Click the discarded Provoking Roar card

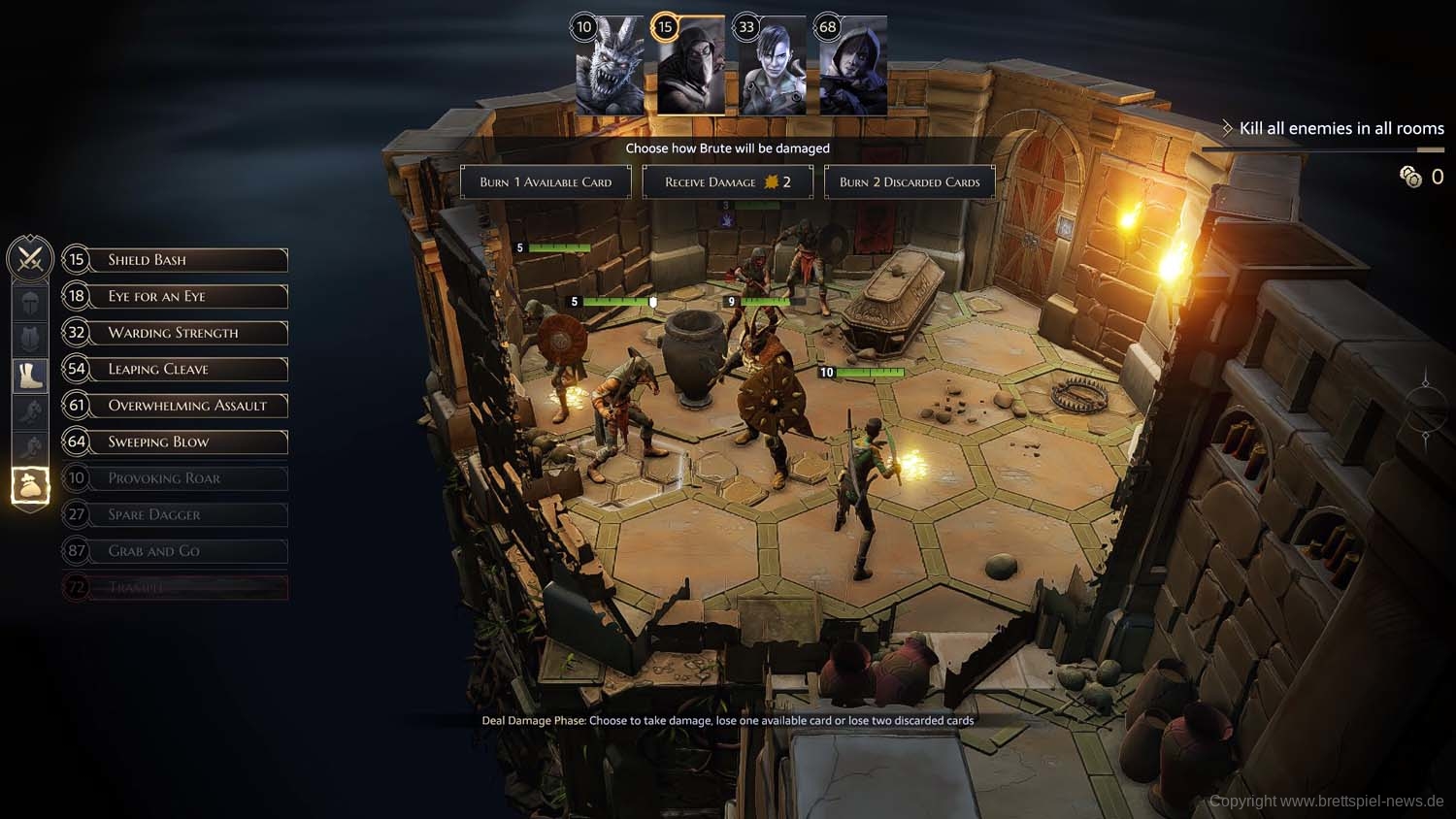click(176, 478)
